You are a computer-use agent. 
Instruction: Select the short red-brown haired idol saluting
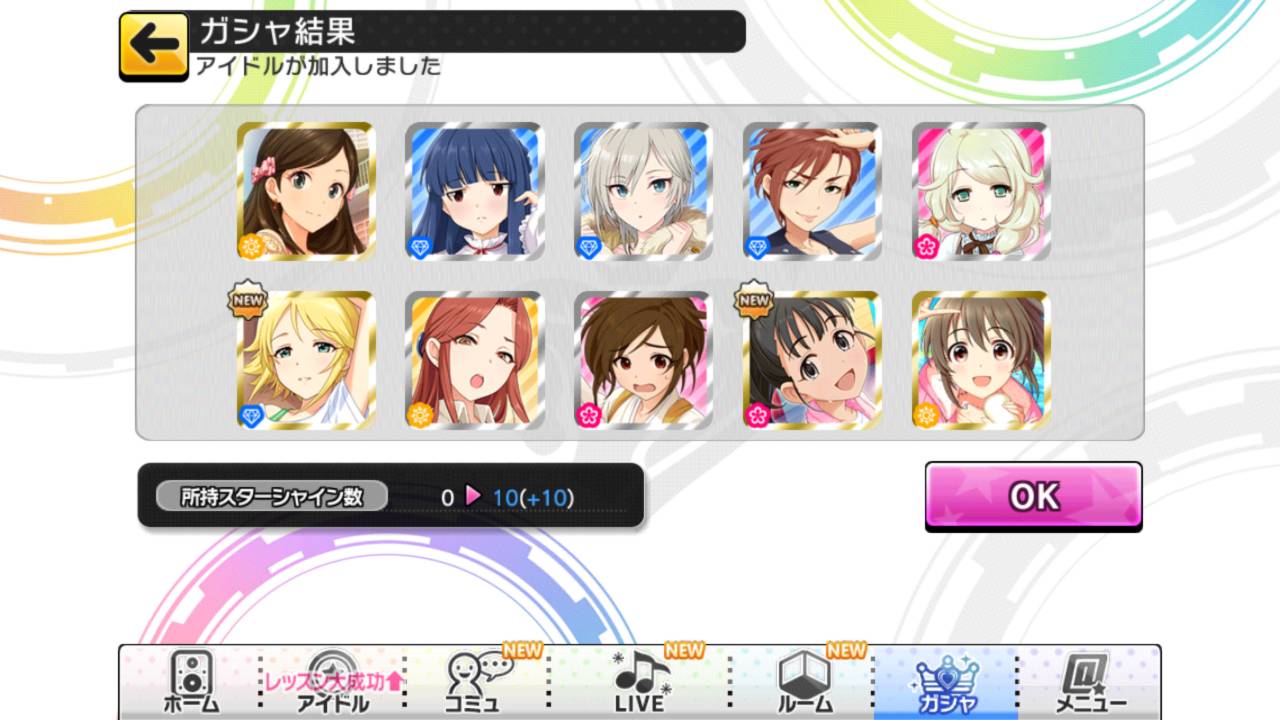(813, 191)
